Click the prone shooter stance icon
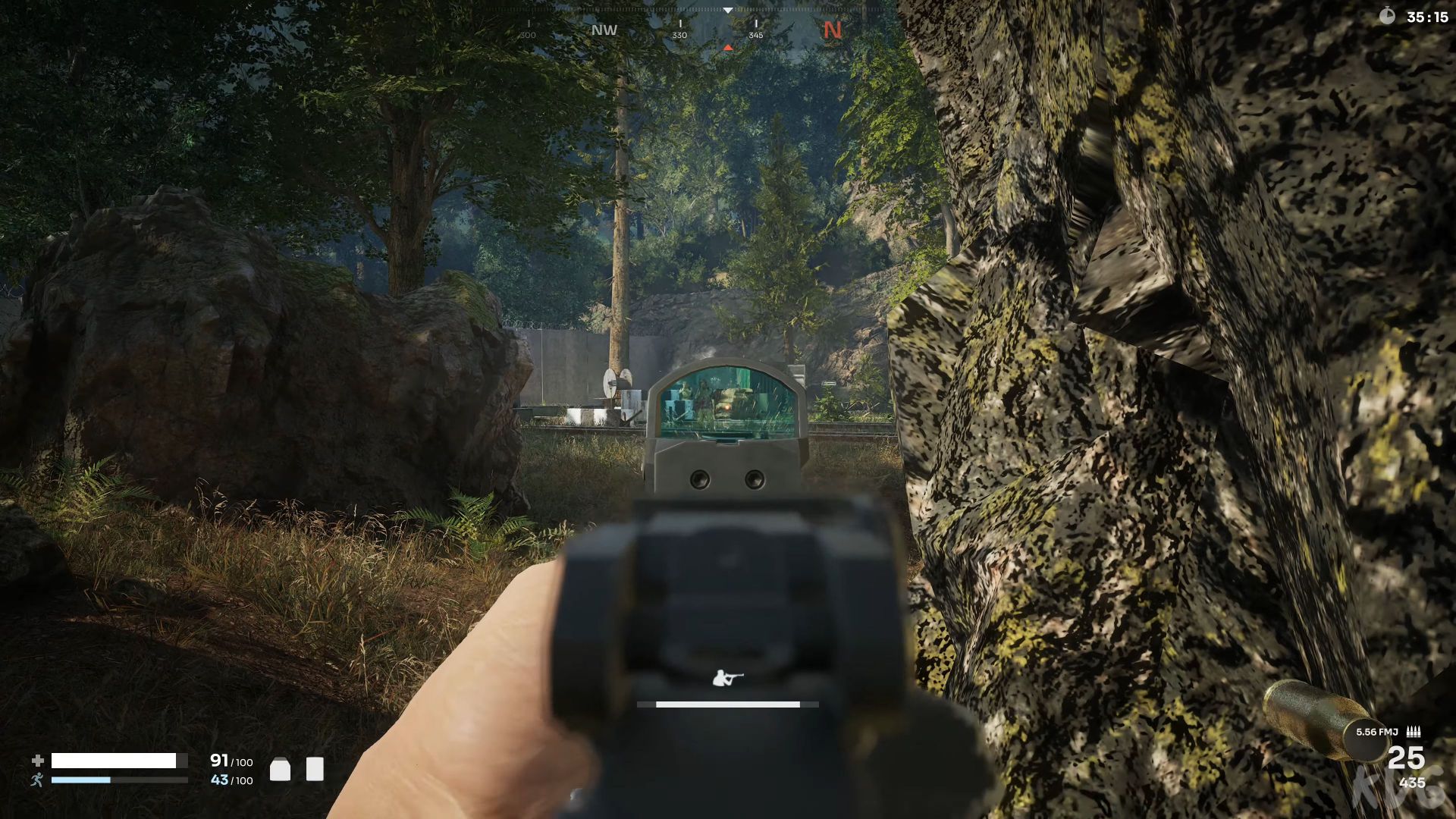Viewport: 1456px width, 819px height. pyautogui.click(x=728, y=678)
